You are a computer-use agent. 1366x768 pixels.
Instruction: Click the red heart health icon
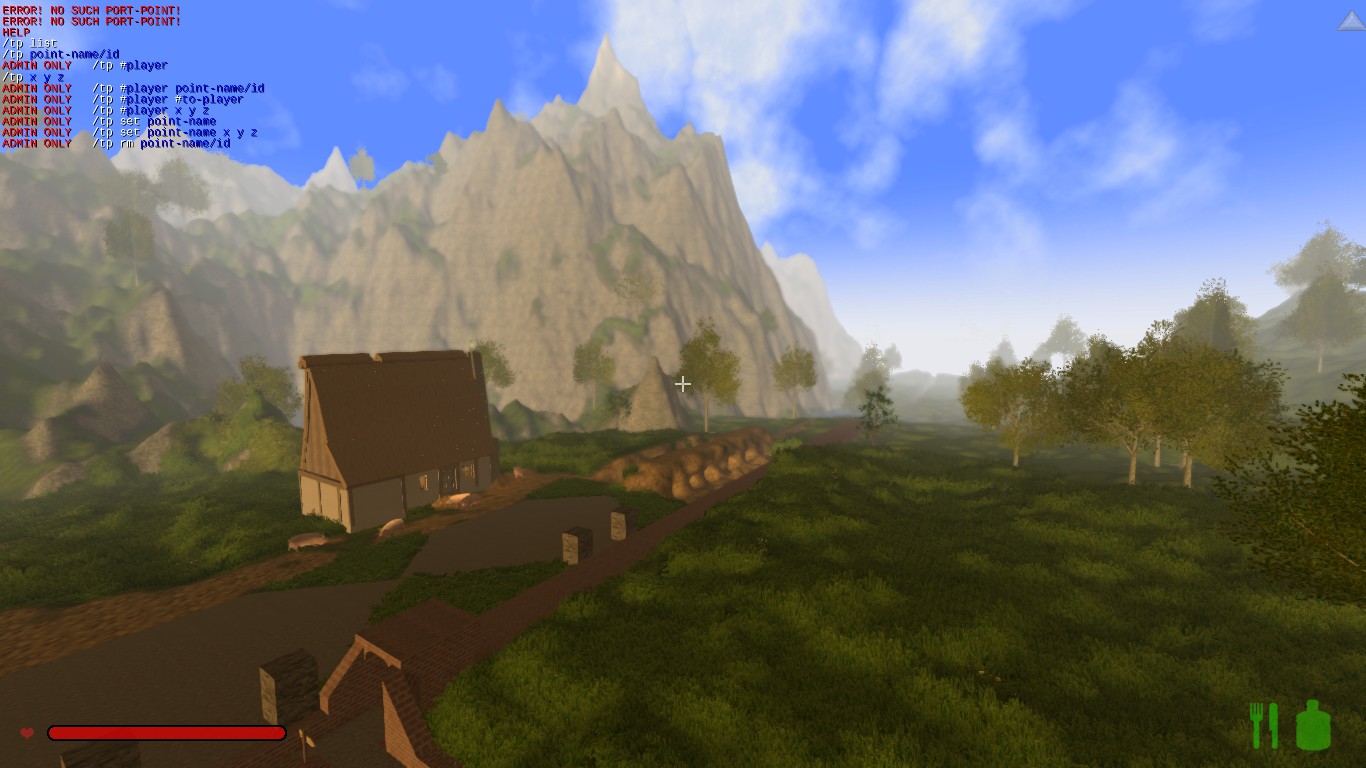coord(27,733)
